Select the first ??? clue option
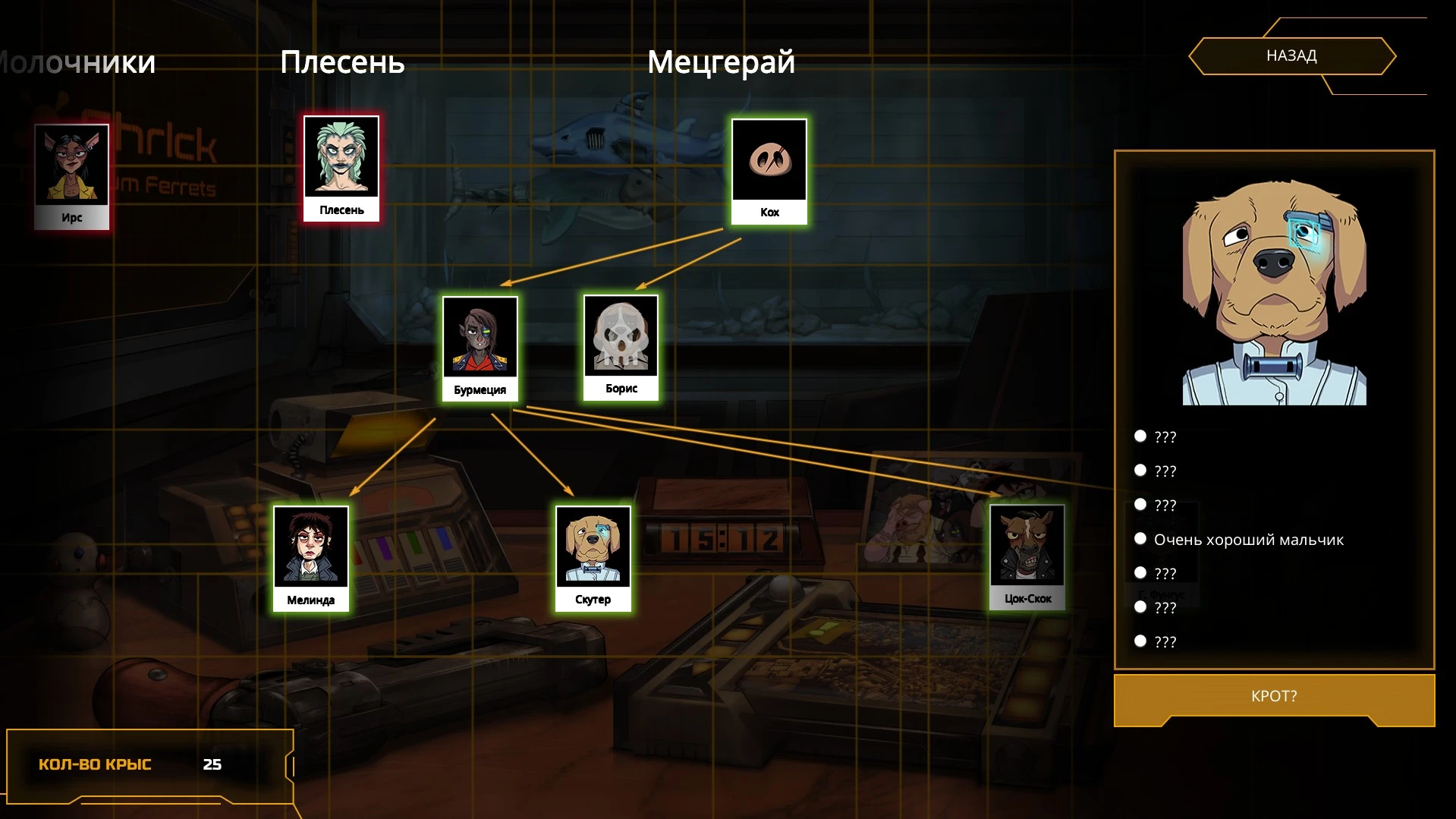 click(1163, 436)
